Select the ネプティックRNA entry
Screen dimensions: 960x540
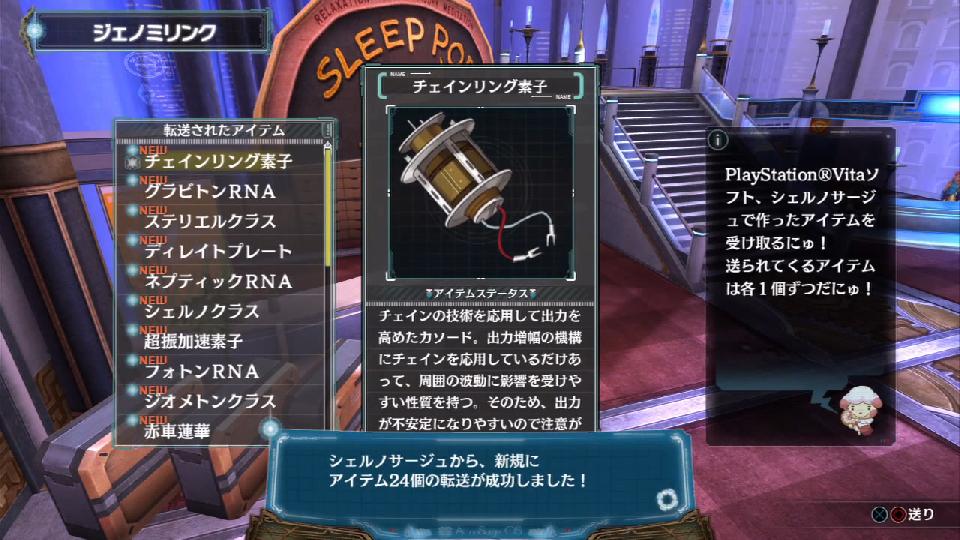tap(218, 281)
